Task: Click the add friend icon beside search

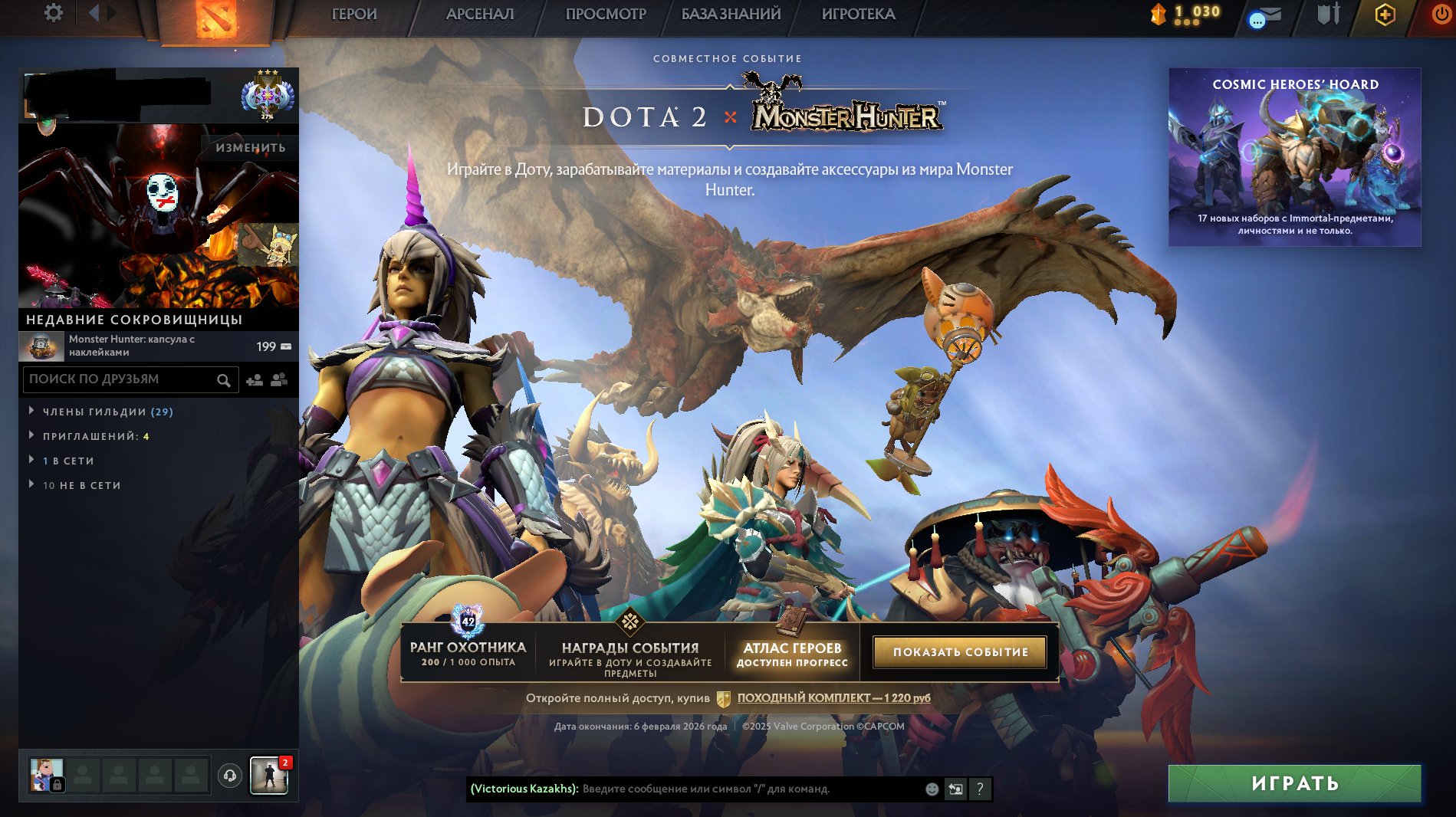Action: coord(255,379)
